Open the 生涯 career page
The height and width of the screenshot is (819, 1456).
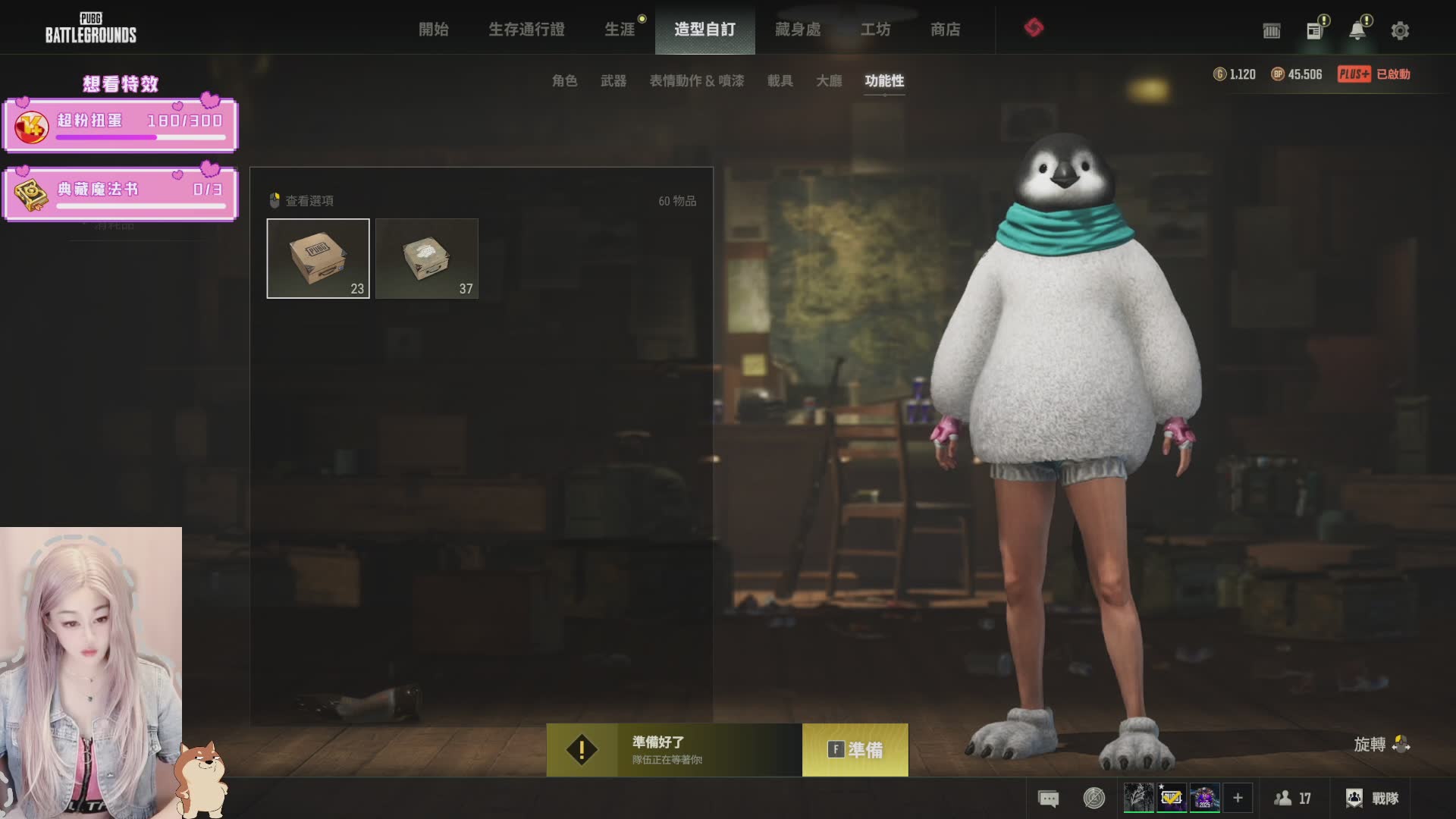[620, 30]
